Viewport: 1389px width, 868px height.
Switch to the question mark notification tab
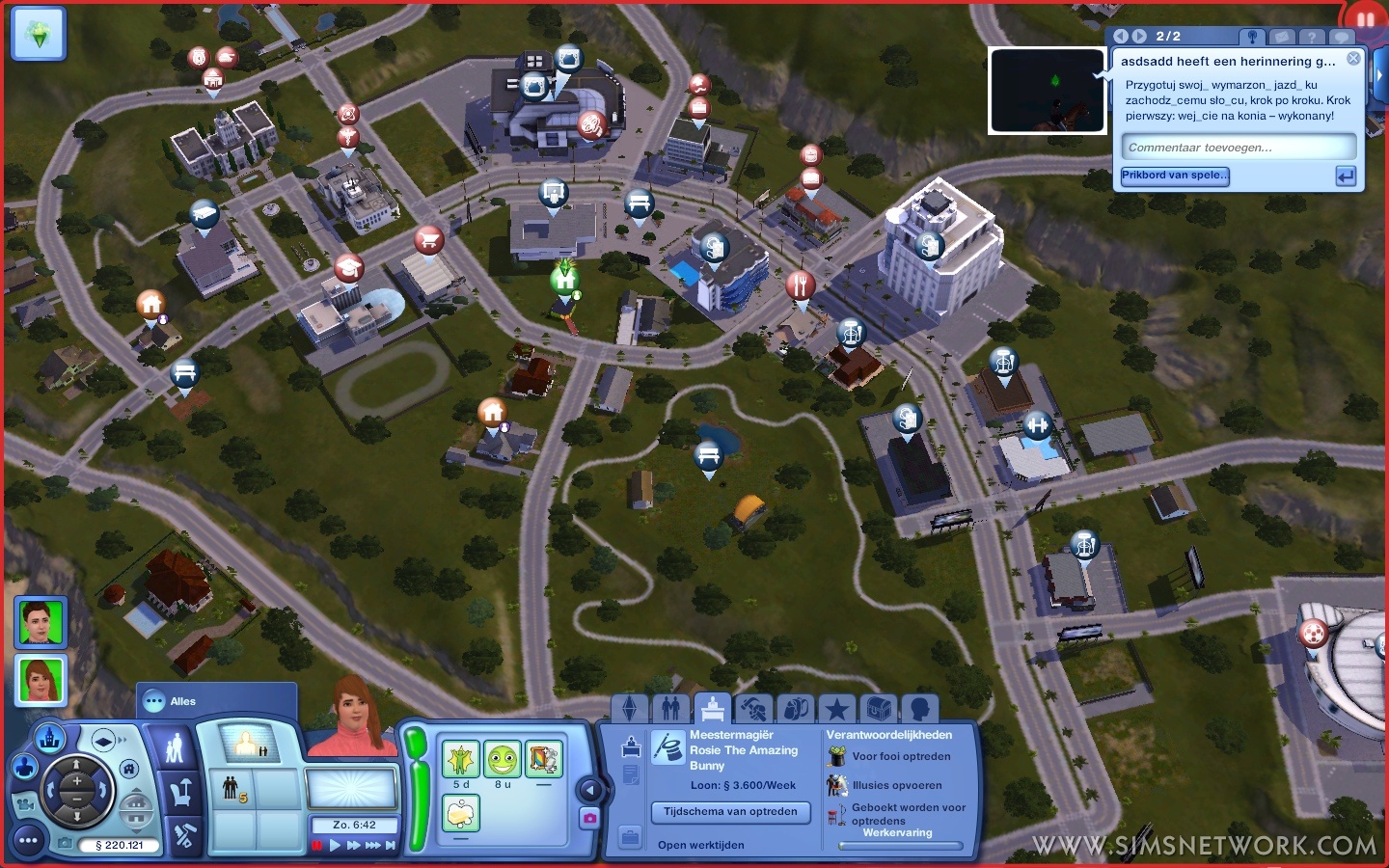(1311, 37)
